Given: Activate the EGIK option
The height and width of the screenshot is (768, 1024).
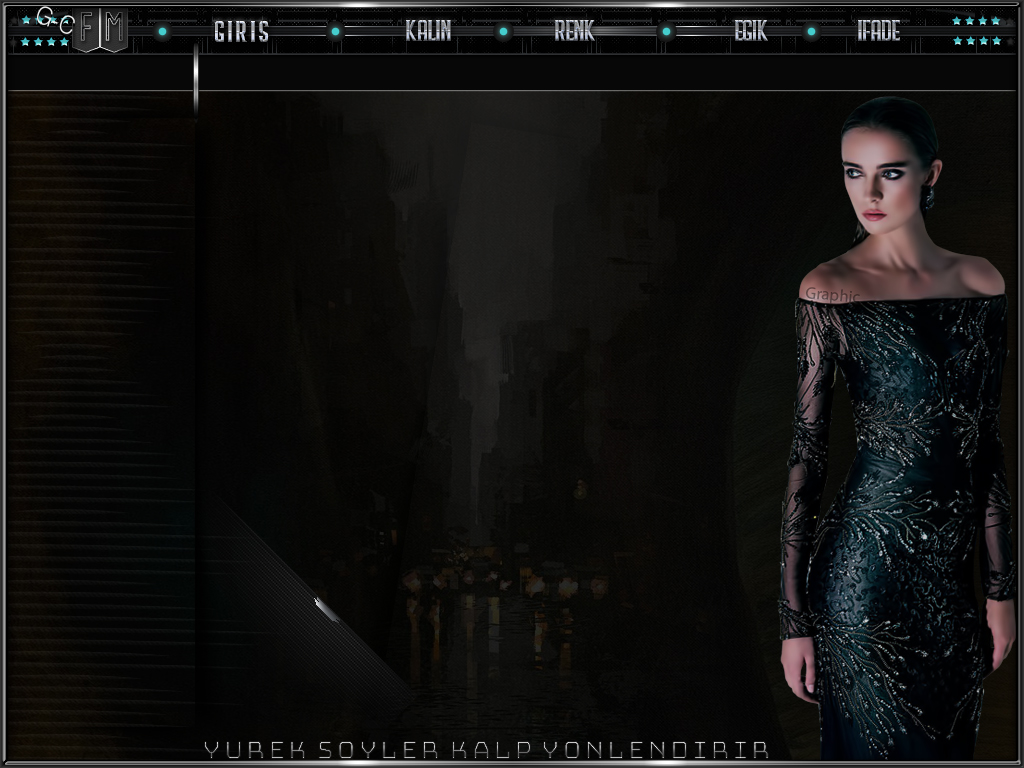Looking at the screenshot, I should pos(751,32).
